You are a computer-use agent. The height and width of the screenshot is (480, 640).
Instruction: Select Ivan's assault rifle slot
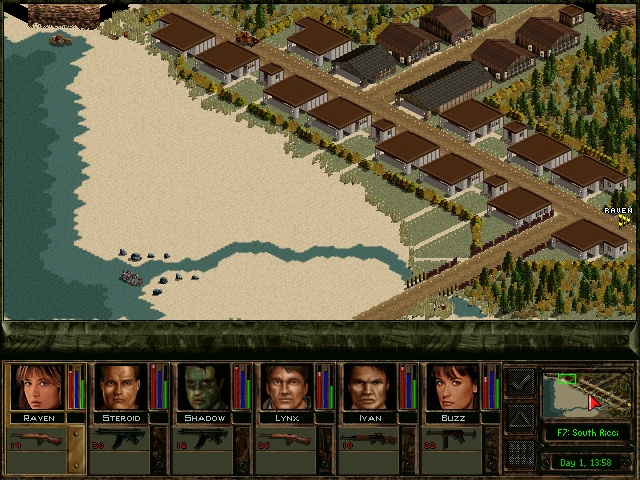pyautogui.click(x=369, y=440)
